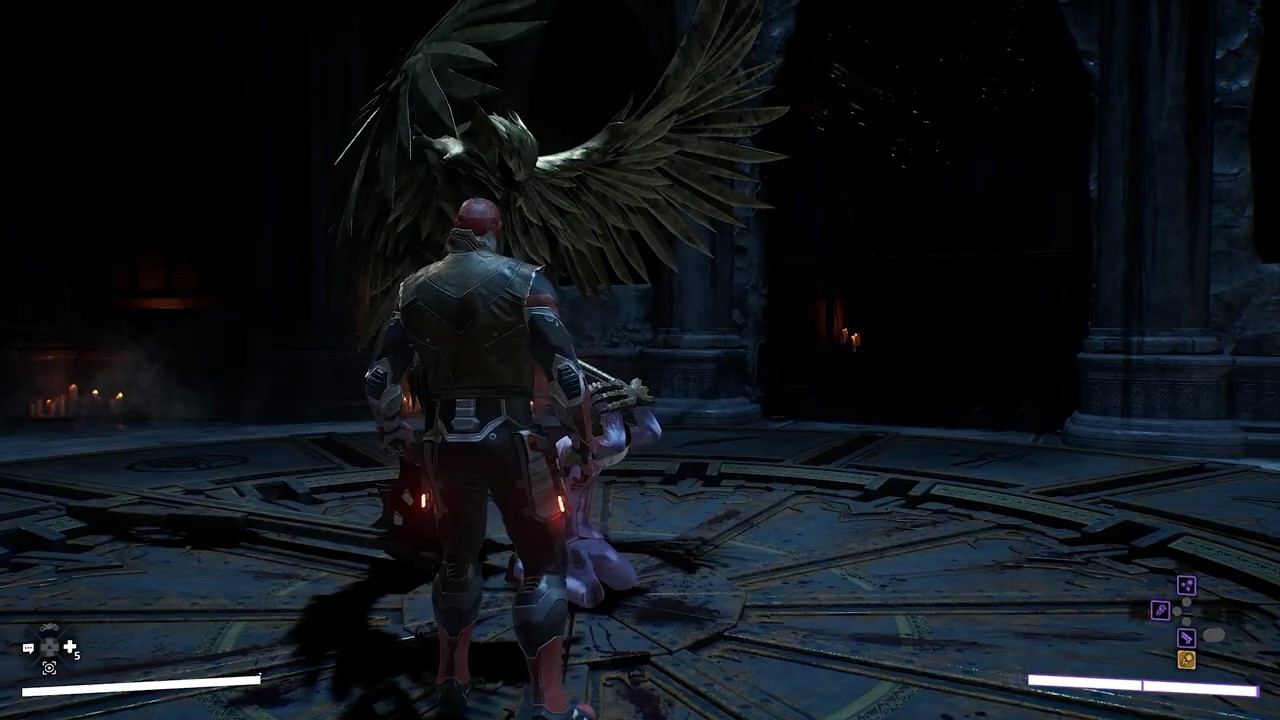Open the chat bubble emote icon
Screen dimensions: 1280x720
28,648
